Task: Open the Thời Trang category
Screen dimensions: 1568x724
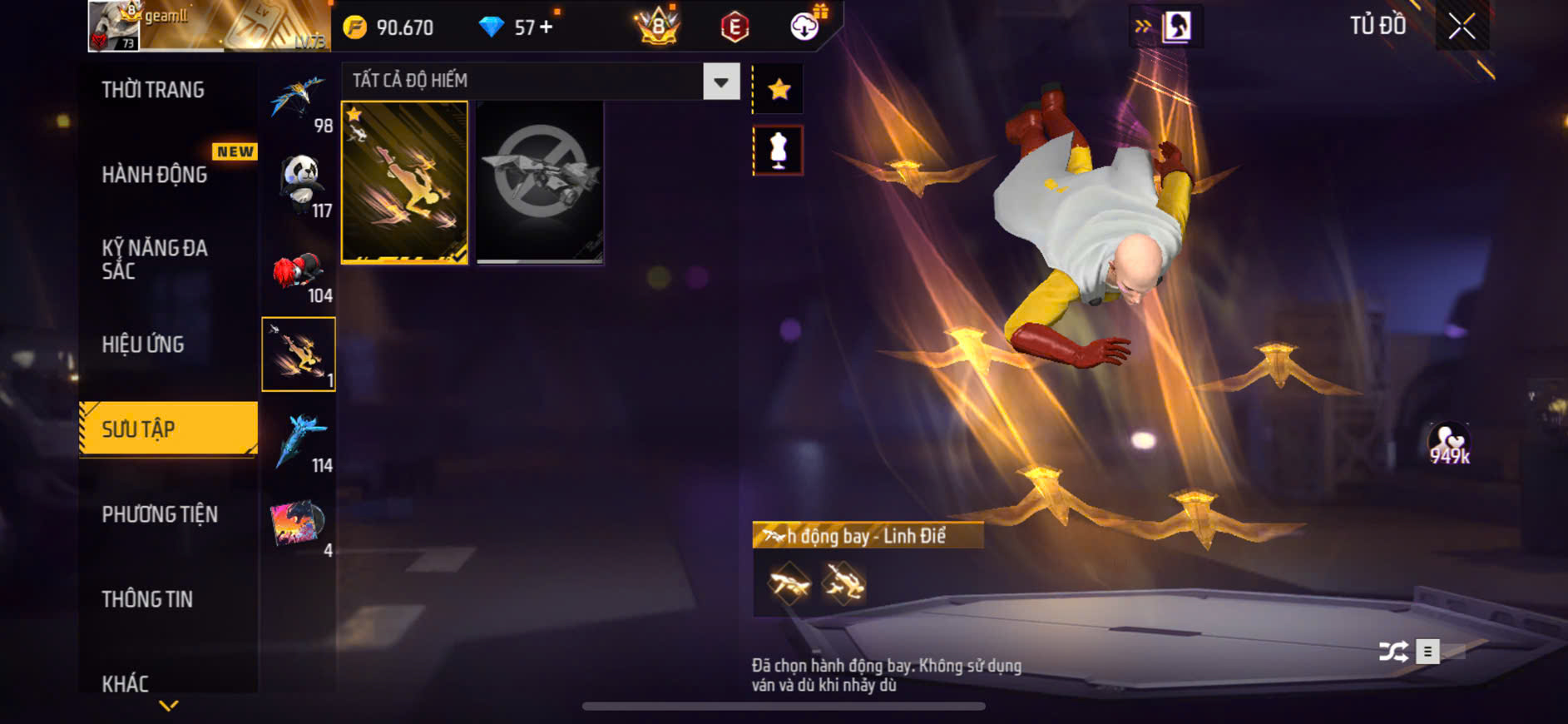Action: pyautogui.click(x=153, y=90)
